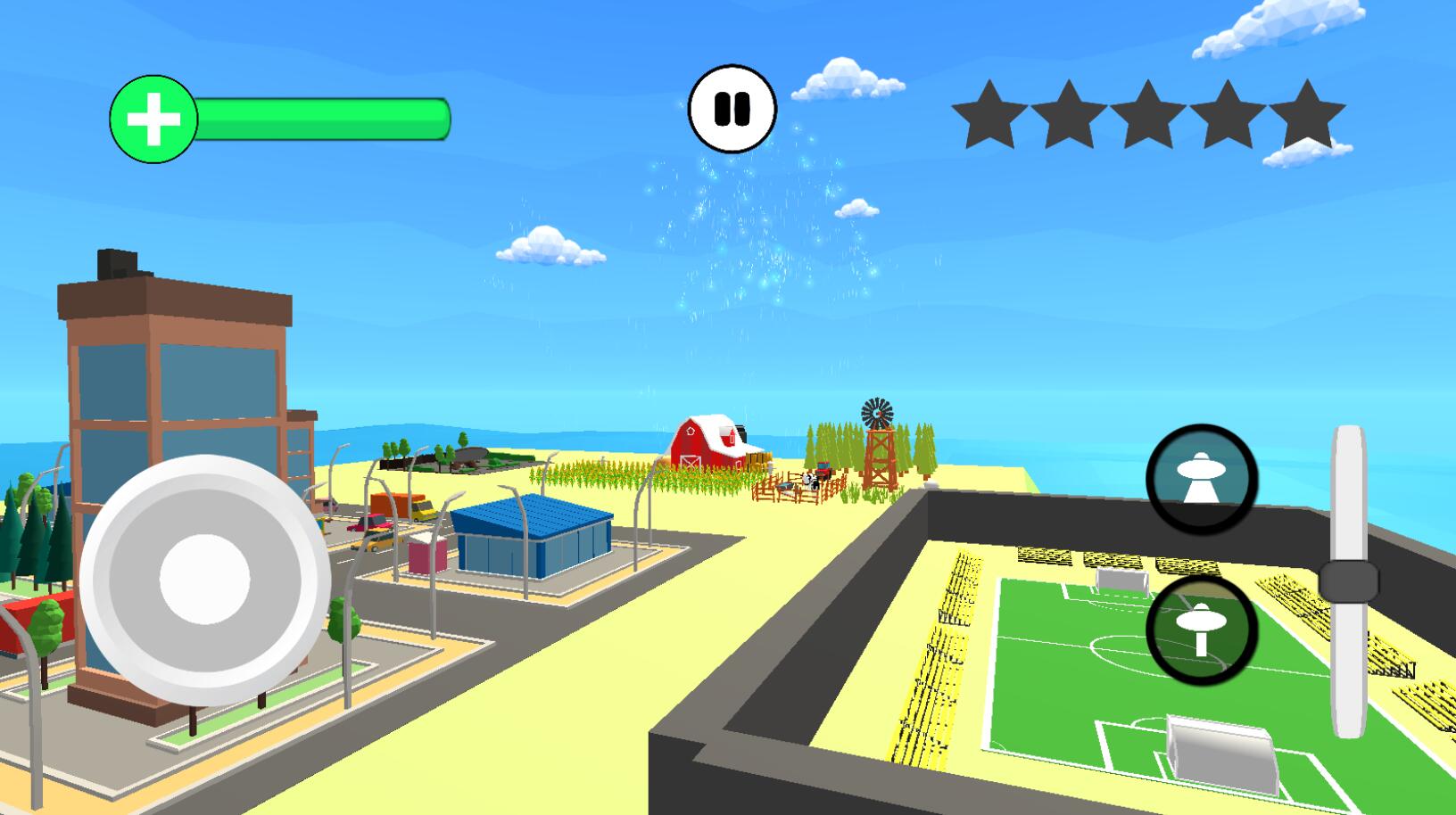Pause the game with the pause button
The width and height of the screenshot is (1456, 815).
click(732, 109)
